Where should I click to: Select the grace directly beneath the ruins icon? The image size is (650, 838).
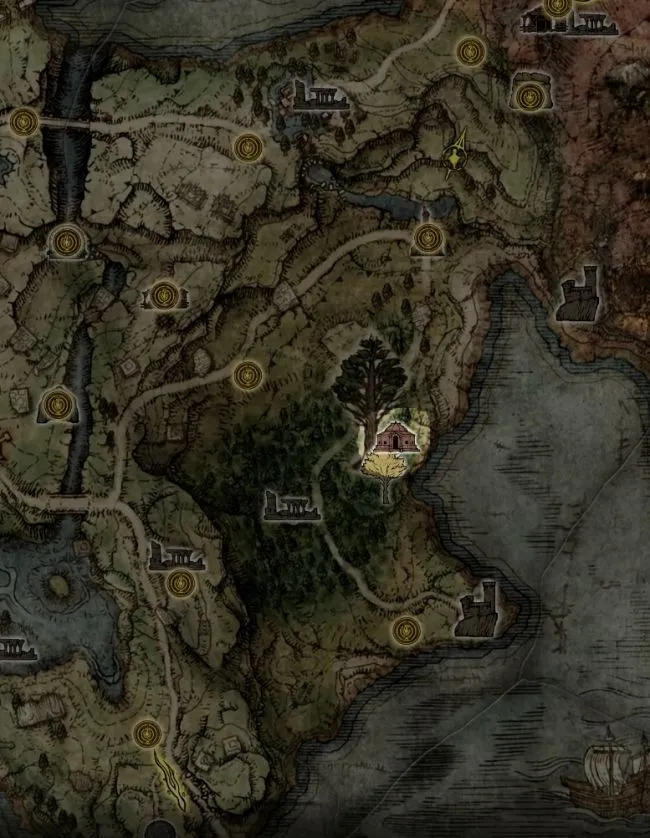[180, 583]
